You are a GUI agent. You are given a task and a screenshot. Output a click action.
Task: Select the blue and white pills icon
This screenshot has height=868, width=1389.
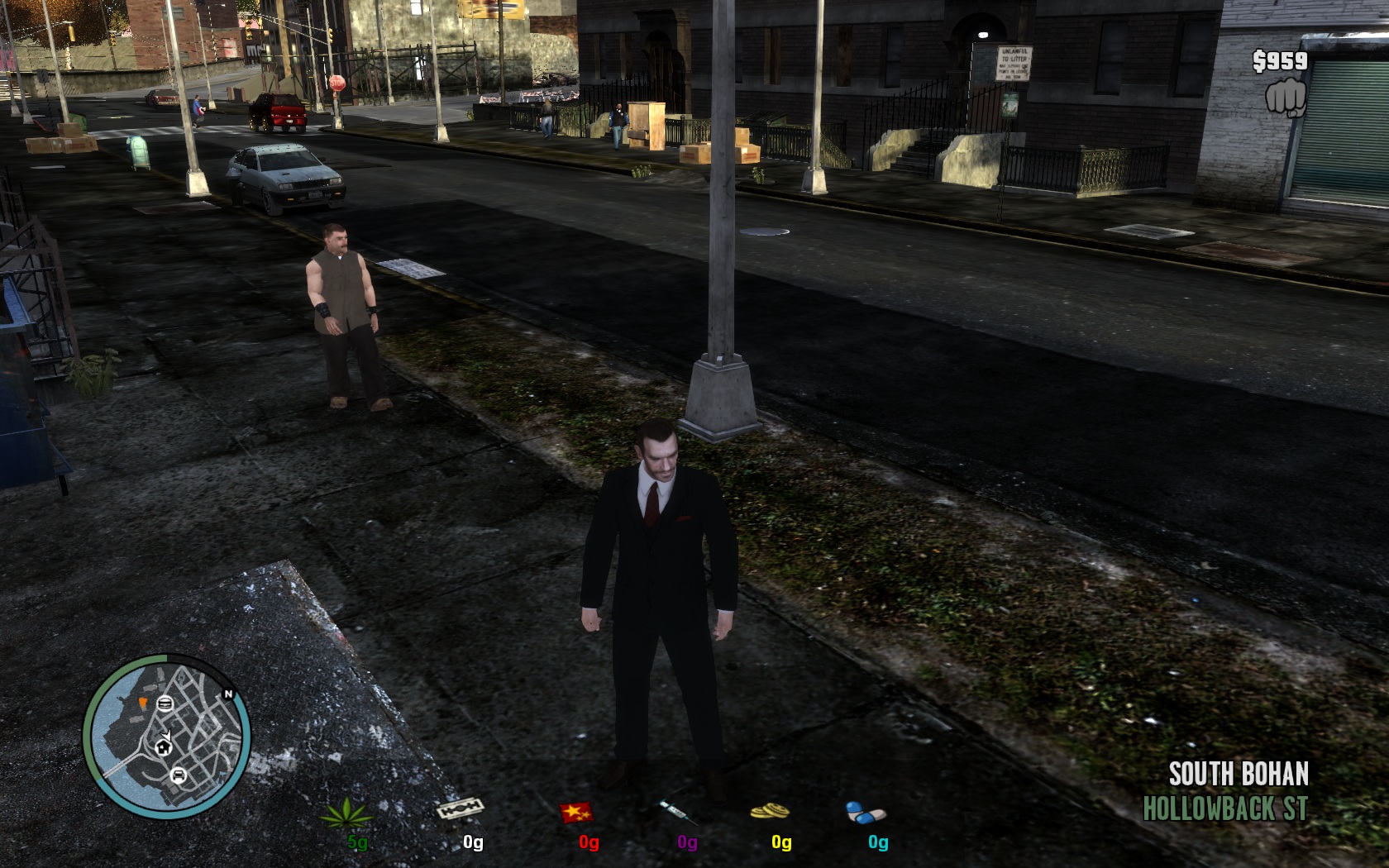[866, 813]
